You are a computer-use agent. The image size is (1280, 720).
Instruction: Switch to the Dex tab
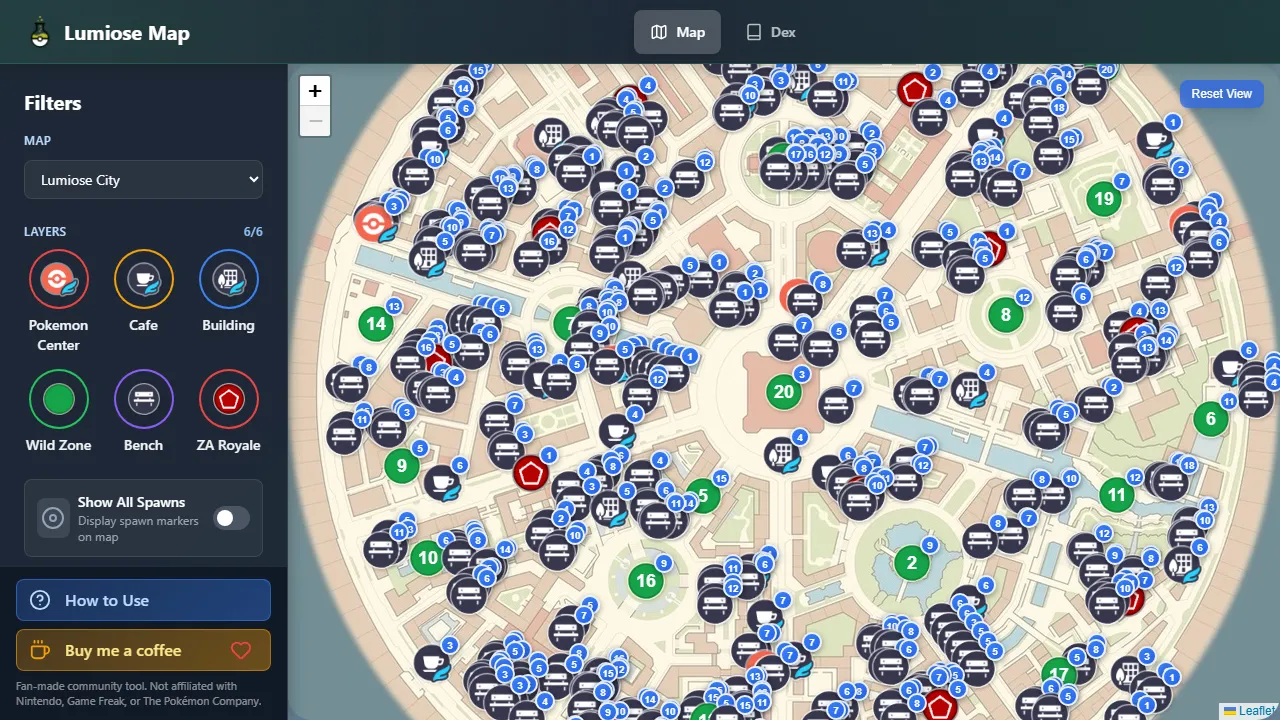[x=770, y=31]
